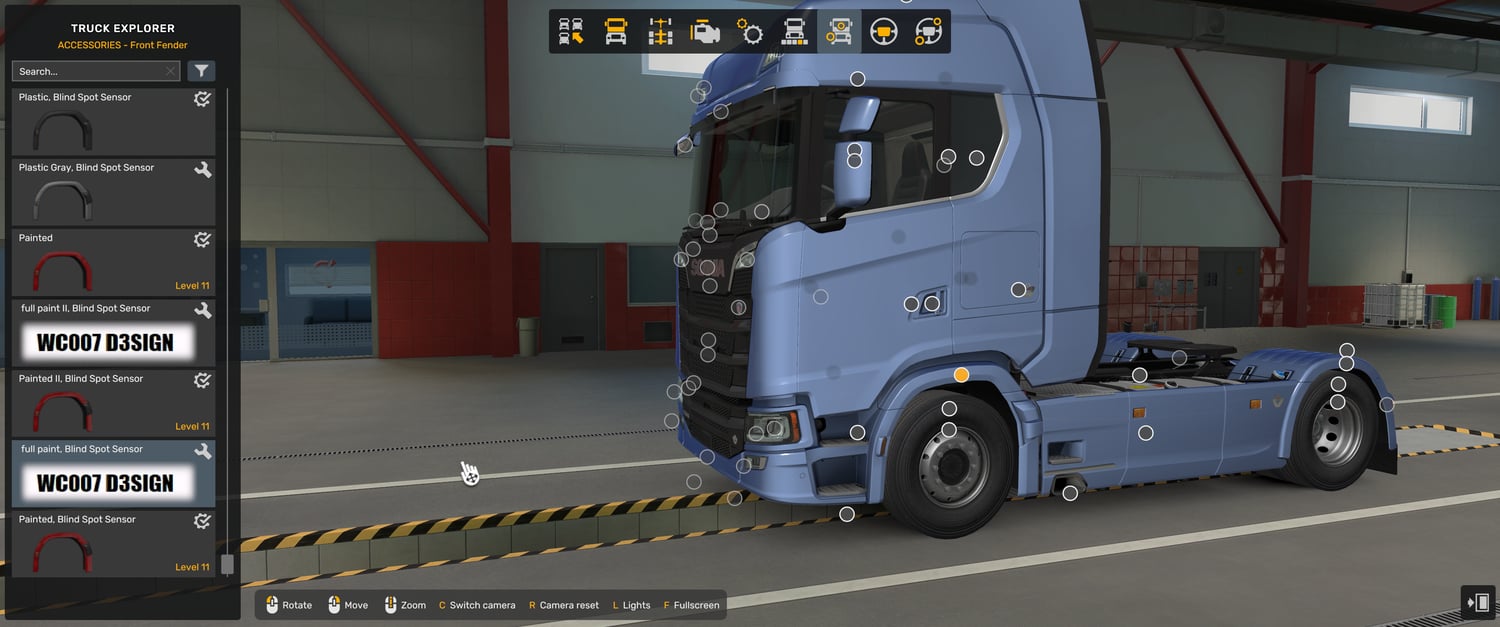Choose the Plastic Gray, Blind Spot Sensor fender
Viewport: 1500px width, 627px height.
click(113, 192)
